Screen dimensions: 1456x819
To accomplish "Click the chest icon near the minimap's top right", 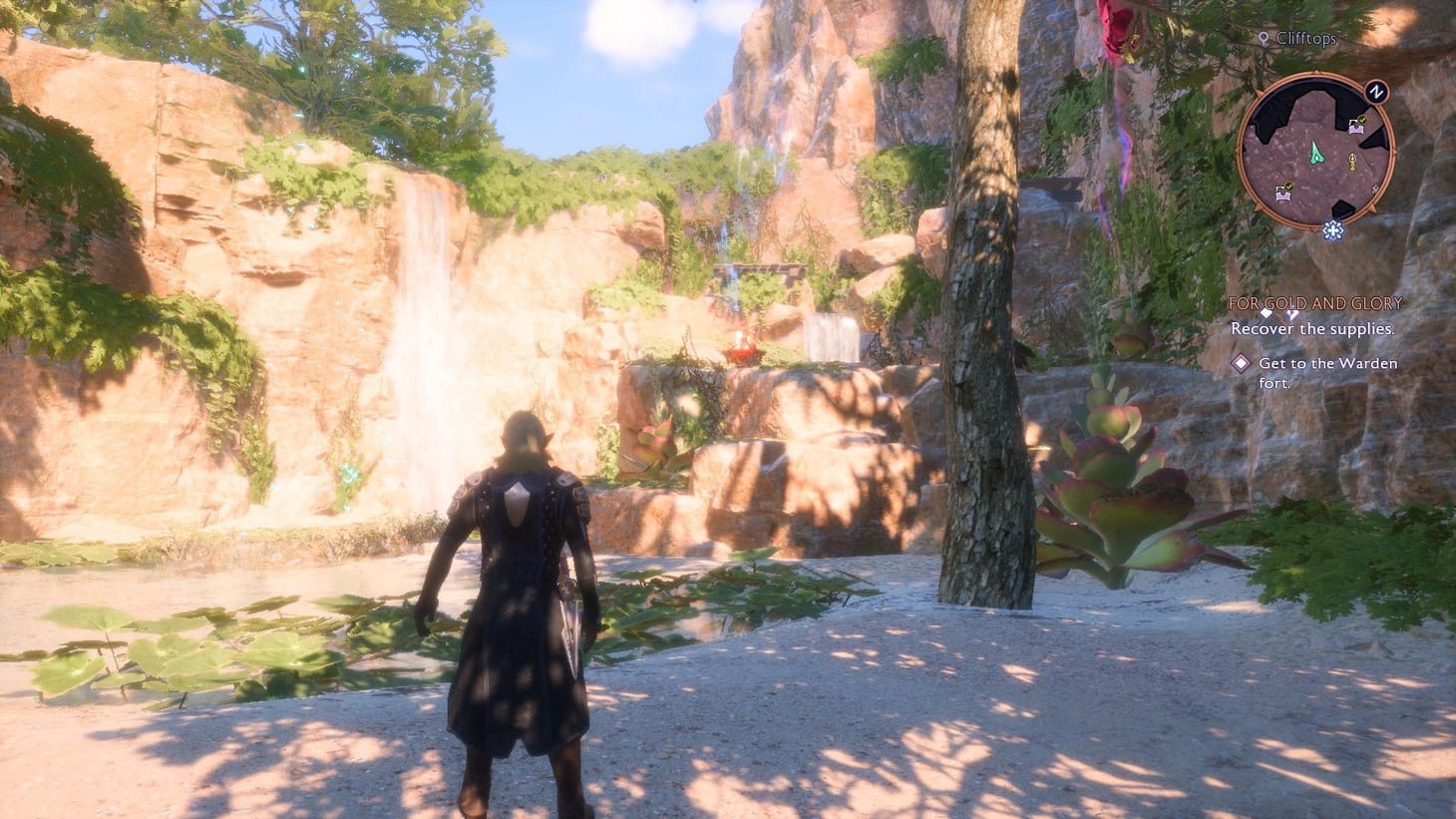I will pyautogui.click(x=1356, y=128).
